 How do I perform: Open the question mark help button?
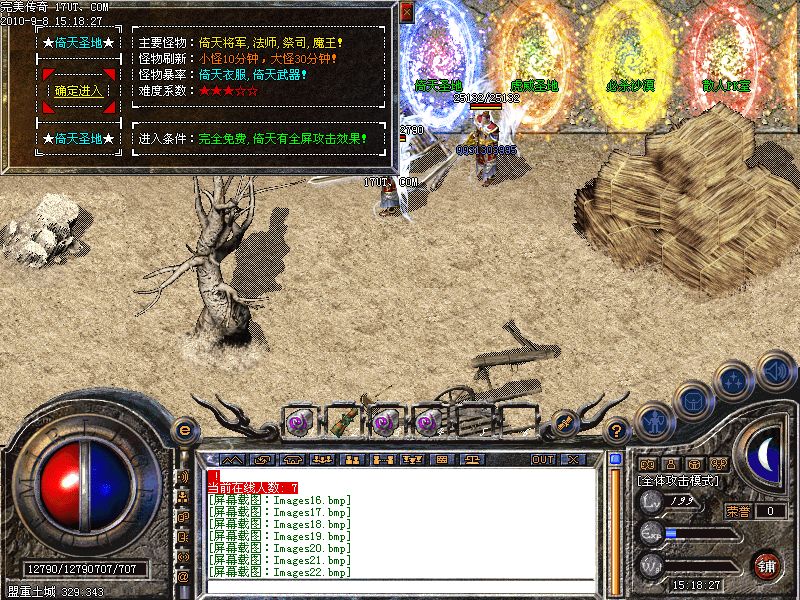coord(618,430)
